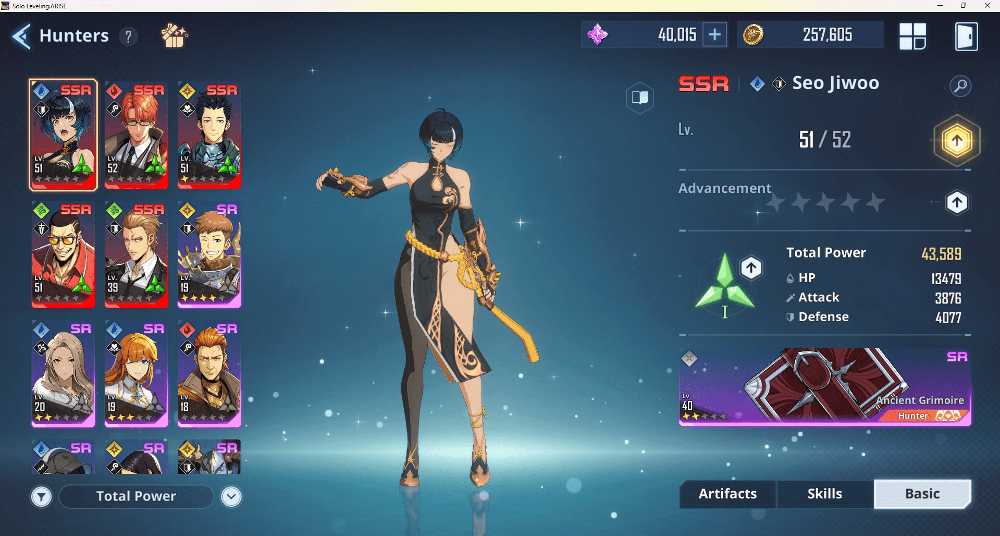Upgrade the green crystal tier
The height and width of the screenshot is (536, 1000).
(x=752, y=267)
